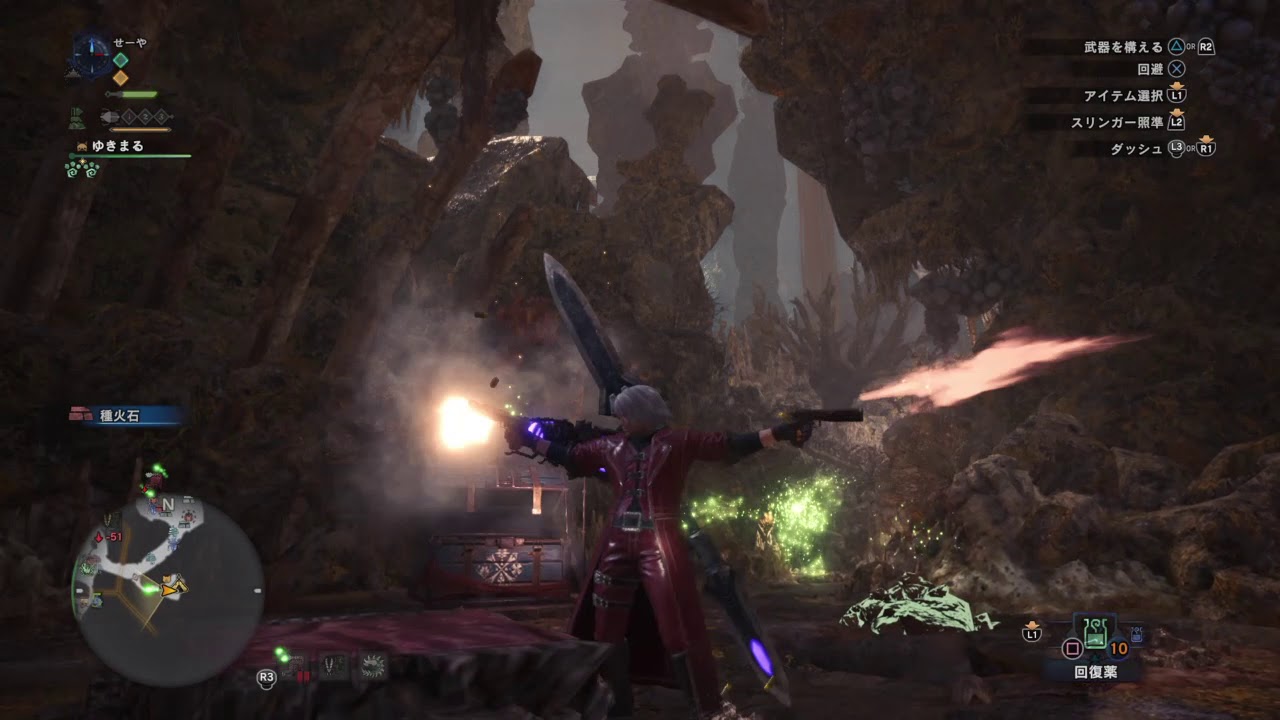The image size is (1280, 720).
Task: Select the player name せーや
Action: tap(129, 41)
